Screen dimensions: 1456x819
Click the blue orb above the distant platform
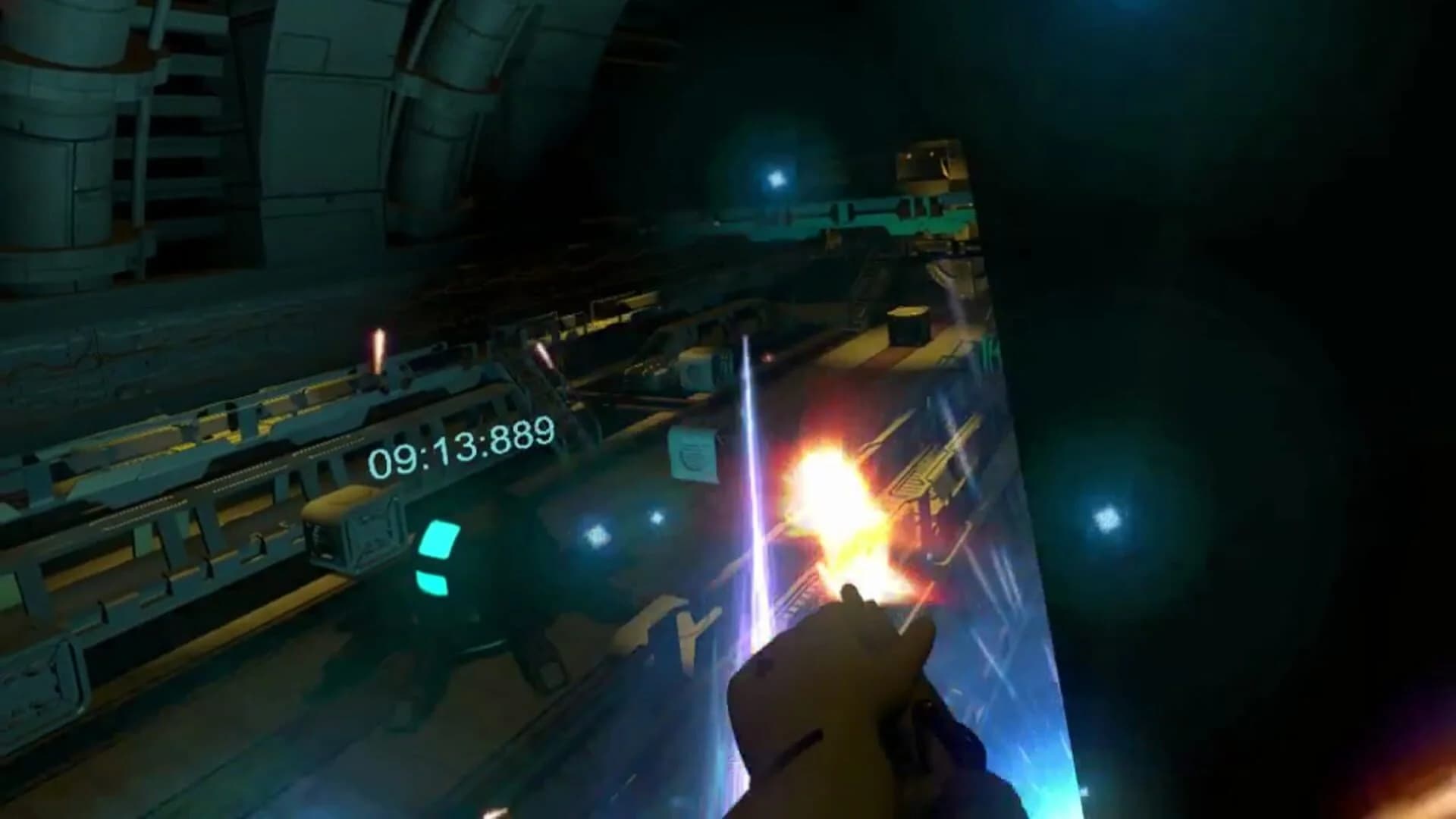coord(777,178)
